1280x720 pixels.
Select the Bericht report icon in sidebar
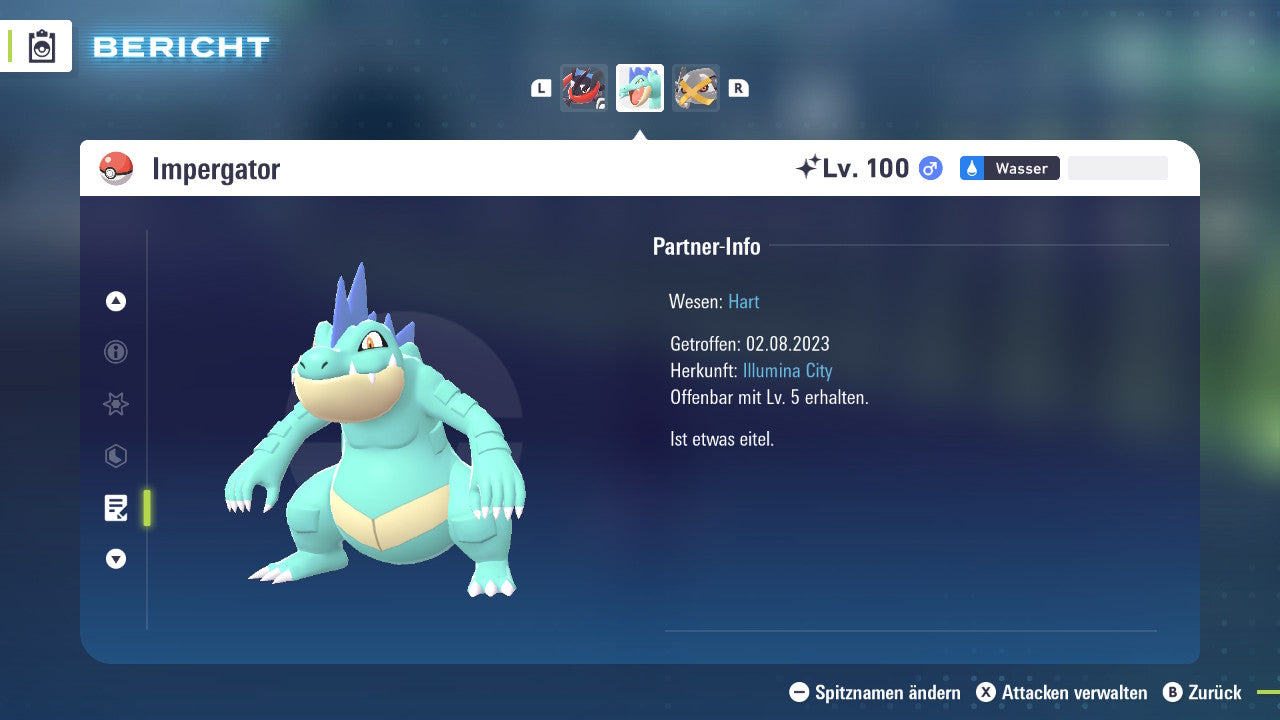coord(115,508)
